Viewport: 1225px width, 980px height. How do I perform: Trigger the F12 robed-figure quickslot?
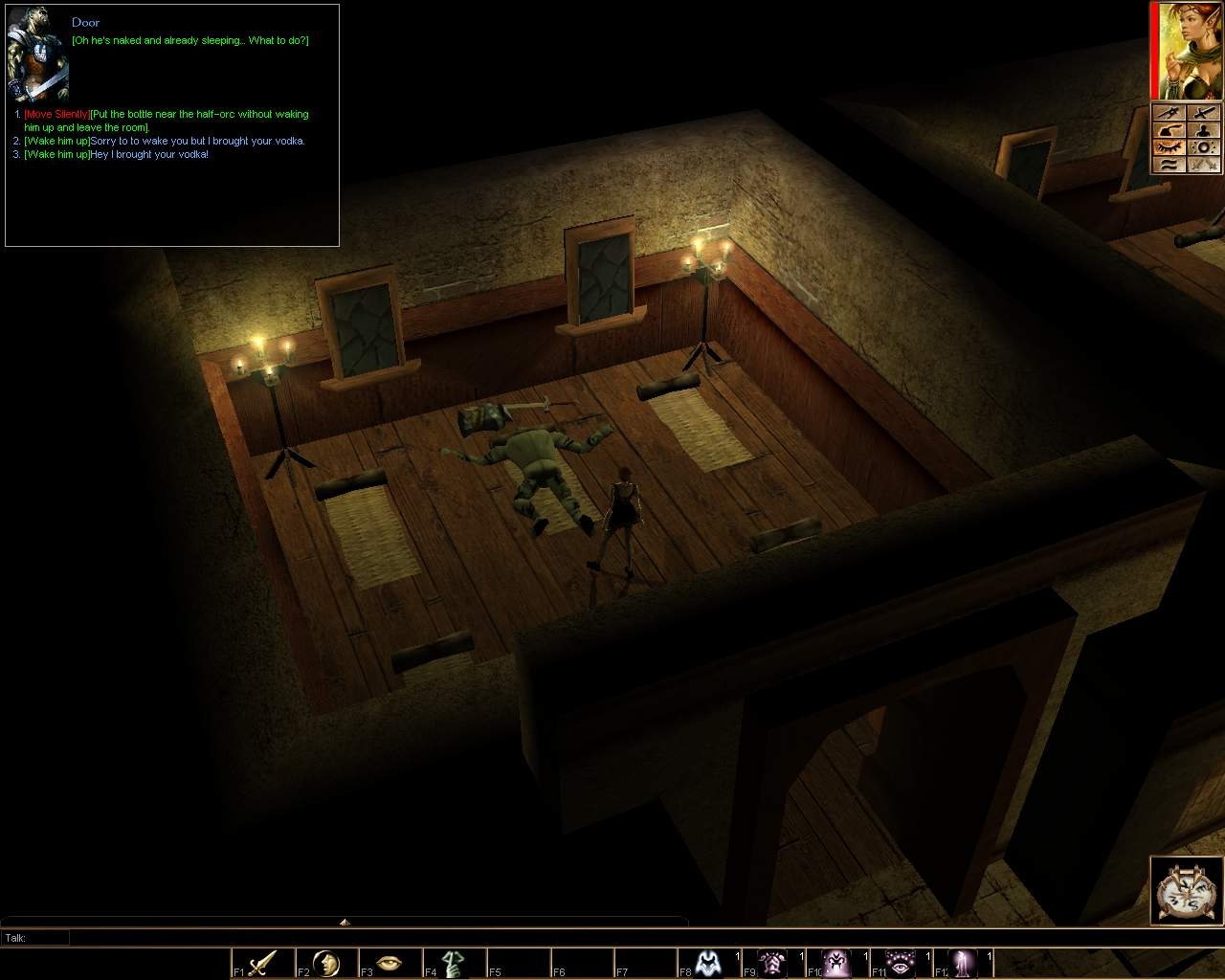tap(965, 962)
